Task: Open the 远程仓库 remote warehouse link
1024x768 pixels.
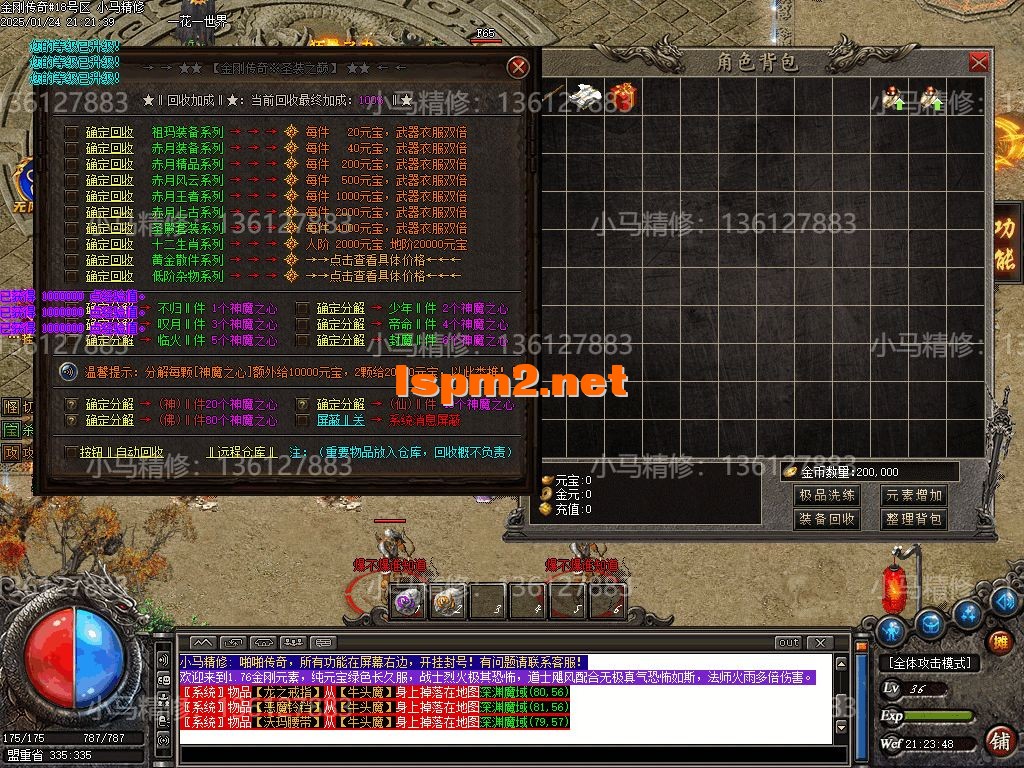Action: pyautogui.click(x=241, y=452)
